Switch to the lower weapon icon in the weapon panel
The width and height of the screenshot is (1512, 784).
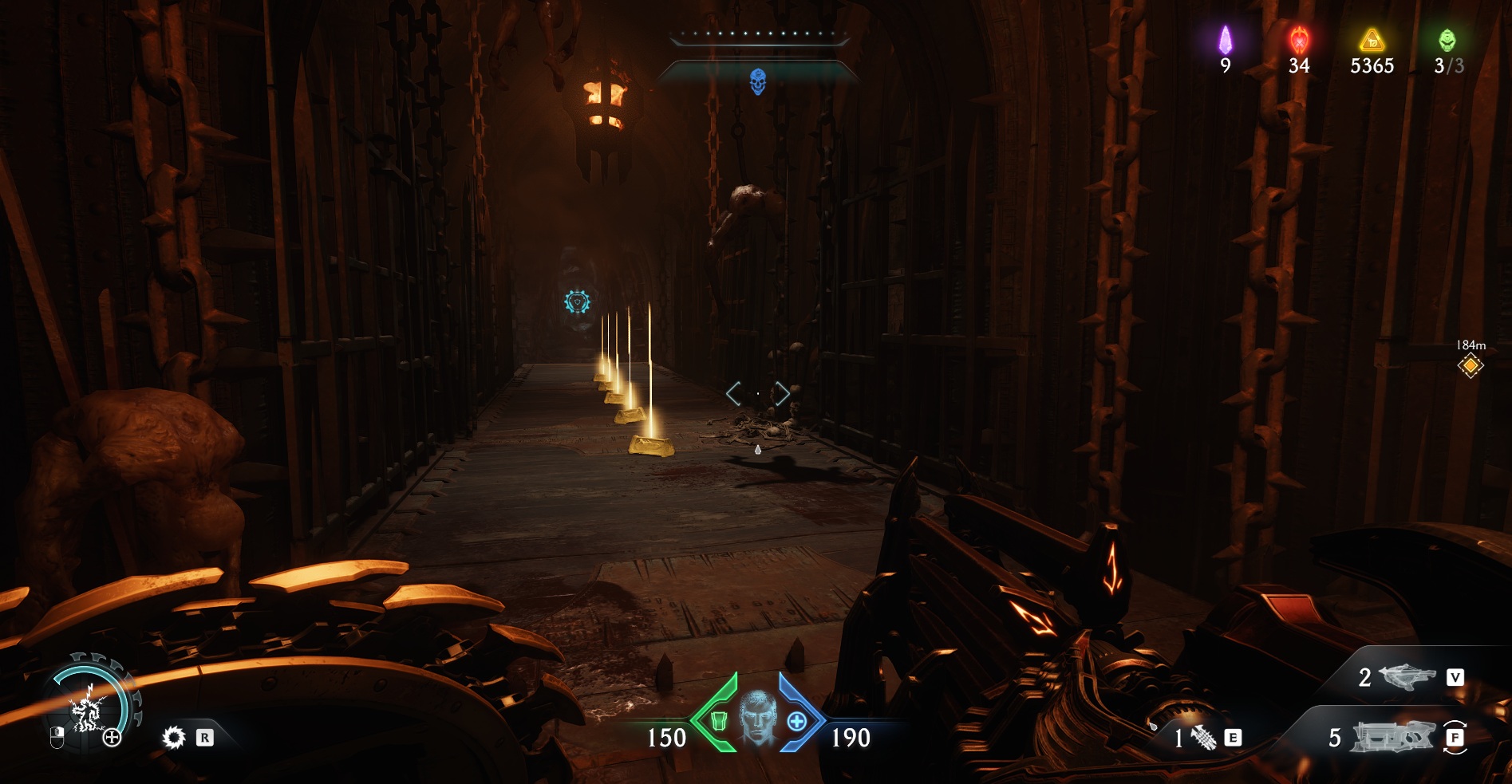1392,738
